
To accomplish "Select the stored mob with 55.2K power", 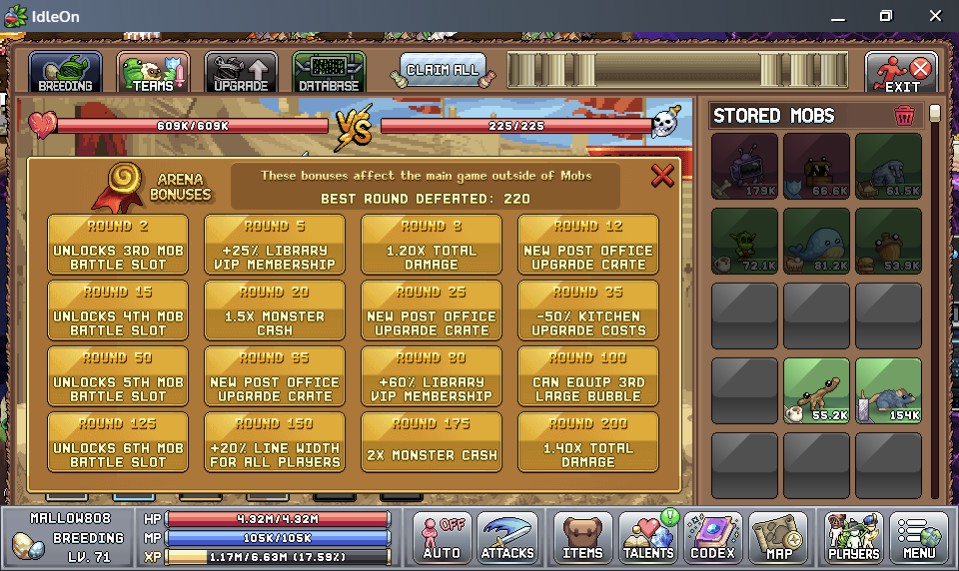I will click(816, 391).
